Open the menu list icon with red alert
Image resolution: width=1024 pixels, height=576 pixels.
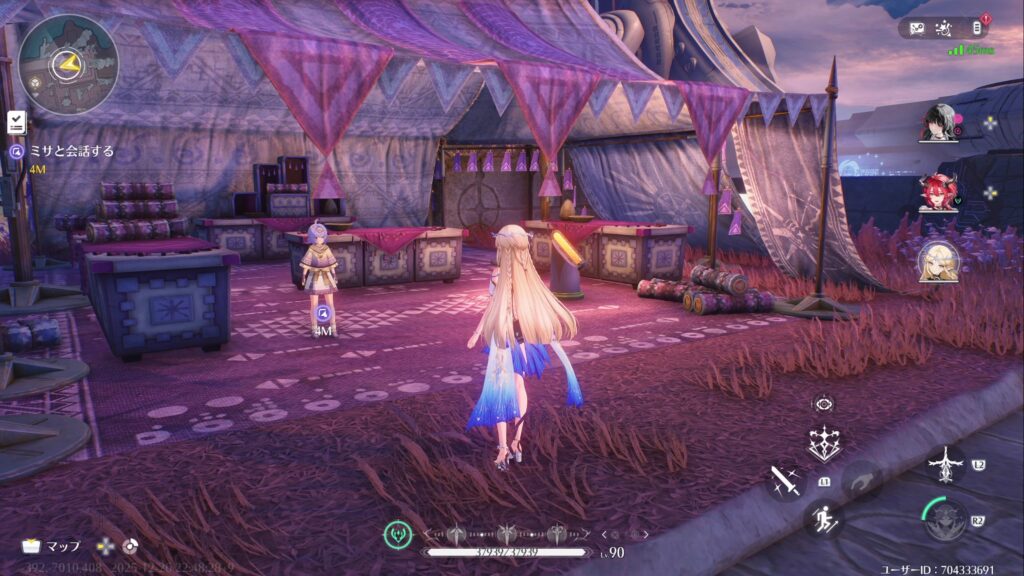977,28
